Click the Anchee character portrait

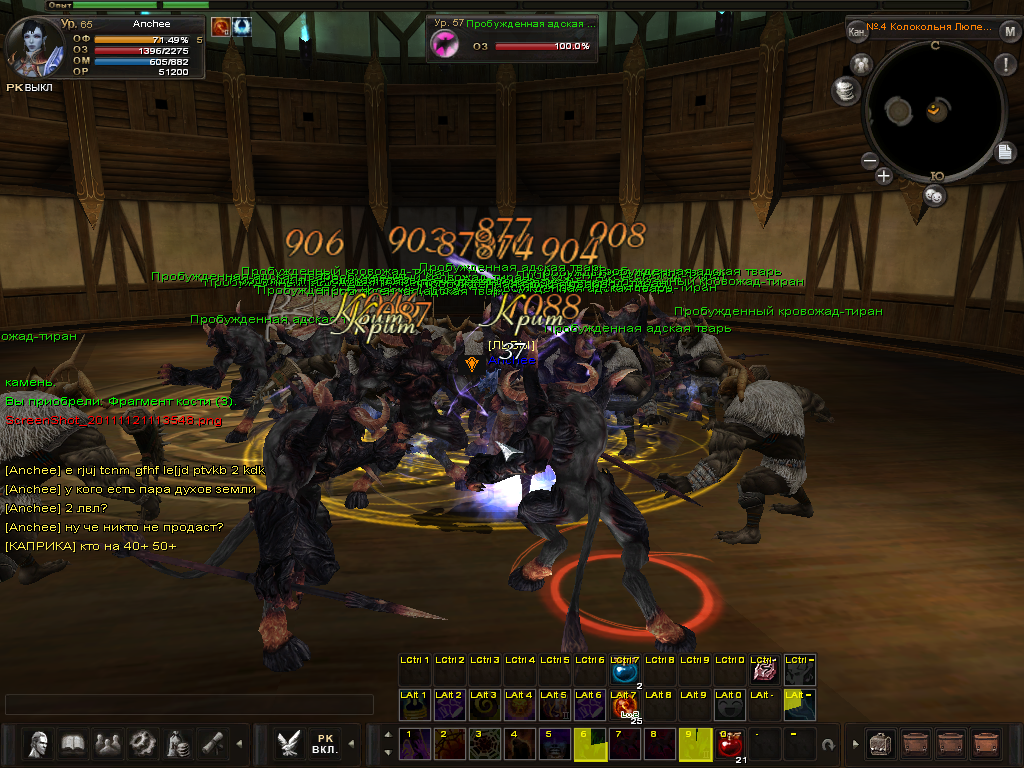click(x=31, y=44)
